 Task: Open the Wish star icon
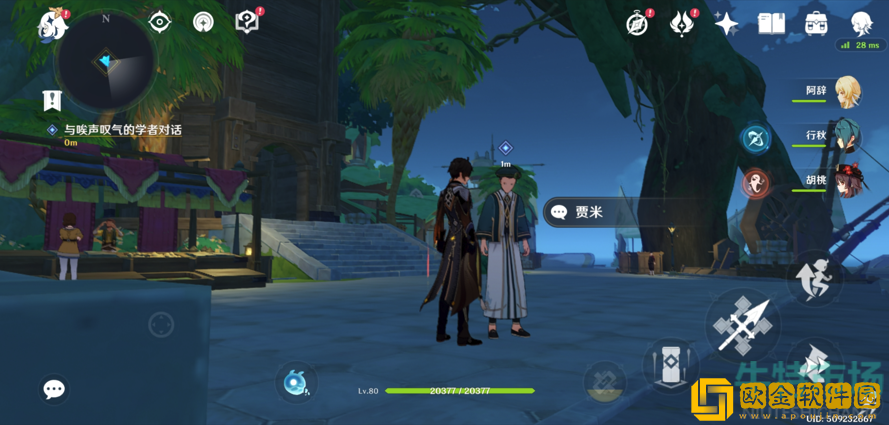click(726, 24)
